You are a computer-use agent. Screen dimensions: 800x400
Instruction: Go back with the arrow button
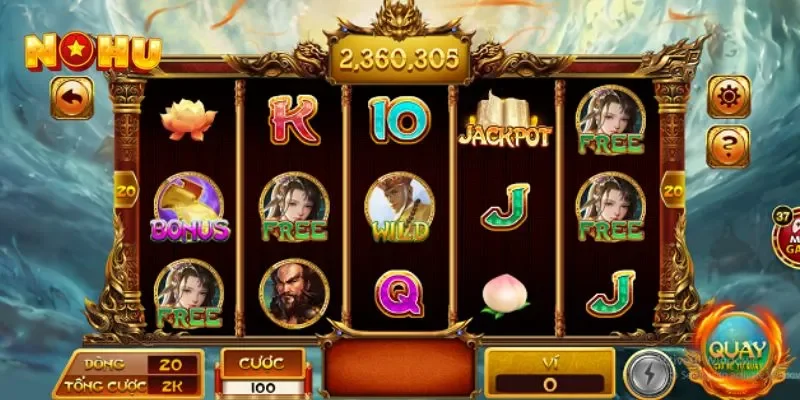pyautogui.click(x=72, y=98)
